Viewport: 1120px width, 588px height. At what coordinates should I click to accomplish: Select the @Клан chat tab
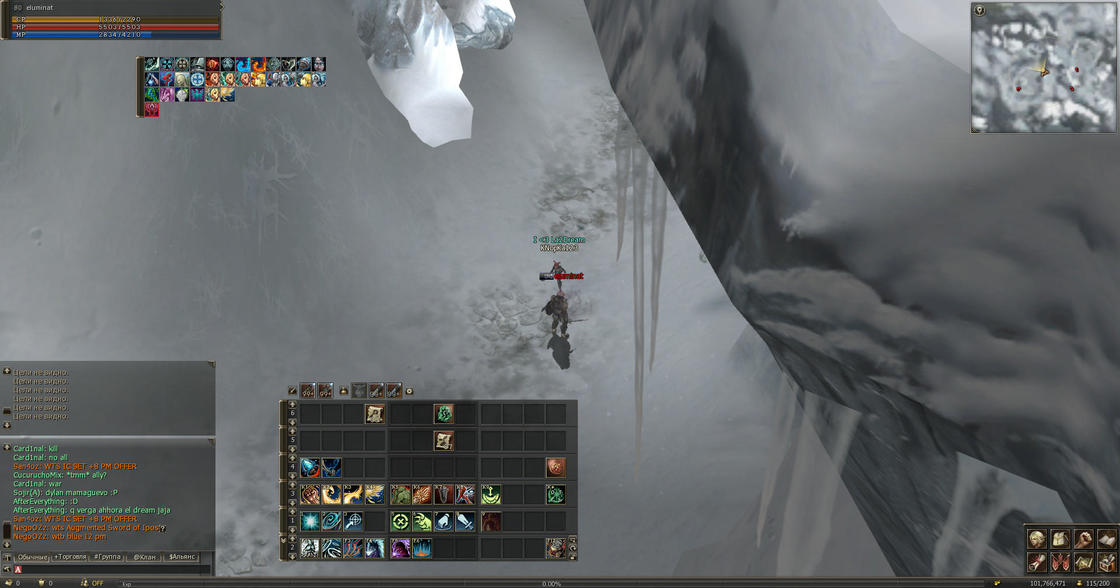point(145,557)
